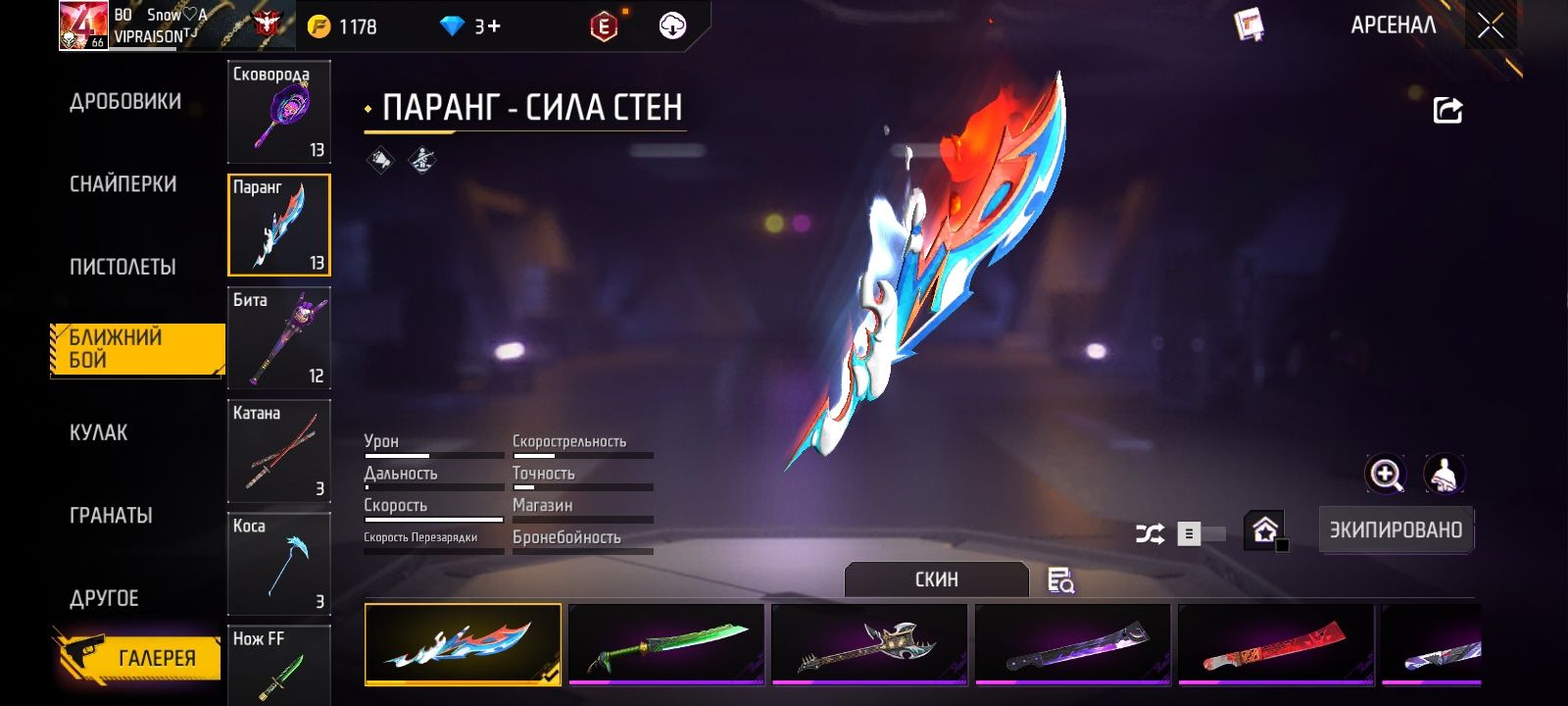This screenshot has width=1568, height=706.
Task: Pick the Коса weapon tile
Action: click(279, 564)
